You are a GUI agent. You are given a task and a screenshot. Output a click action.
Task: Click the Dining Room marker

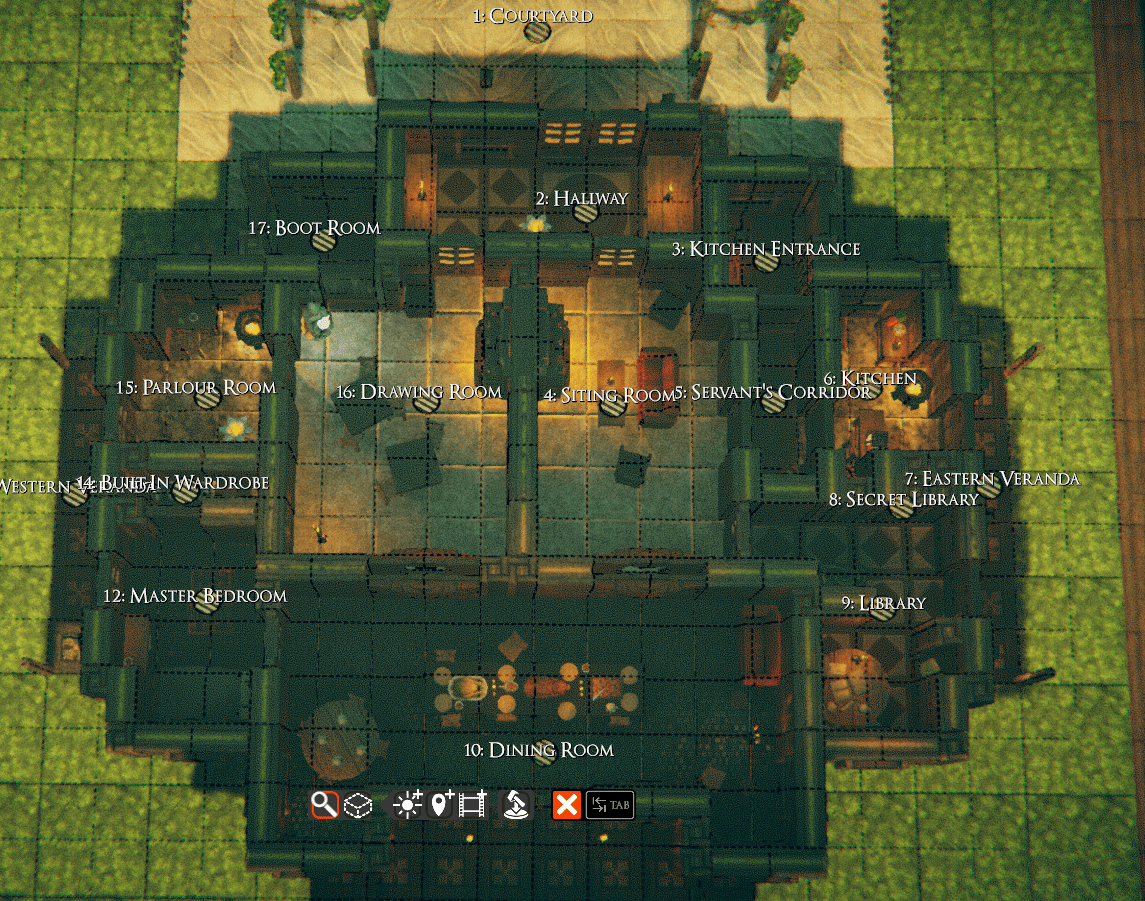coord(545,756)
